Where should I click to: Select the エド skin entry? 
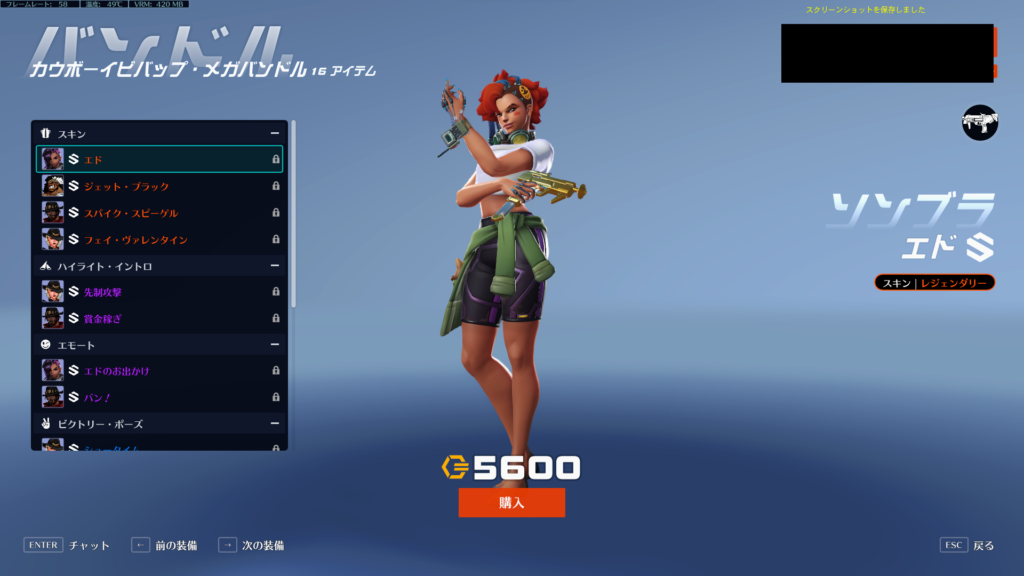159,159
